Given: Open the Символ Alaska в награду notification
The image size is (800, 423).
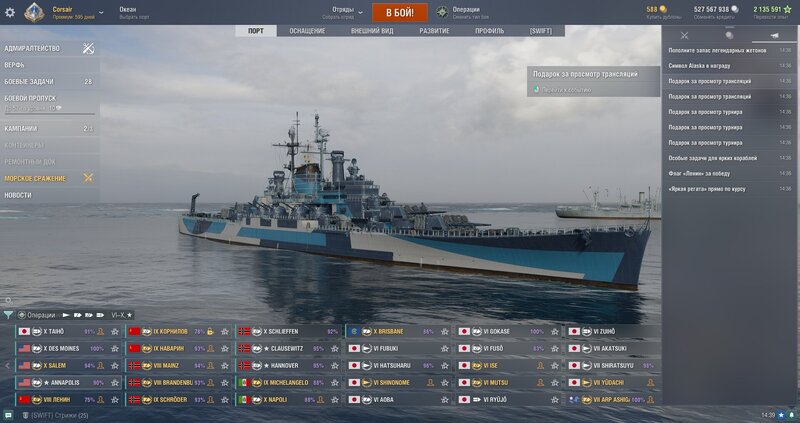Looking at the screenshot, I should (712, 65).
